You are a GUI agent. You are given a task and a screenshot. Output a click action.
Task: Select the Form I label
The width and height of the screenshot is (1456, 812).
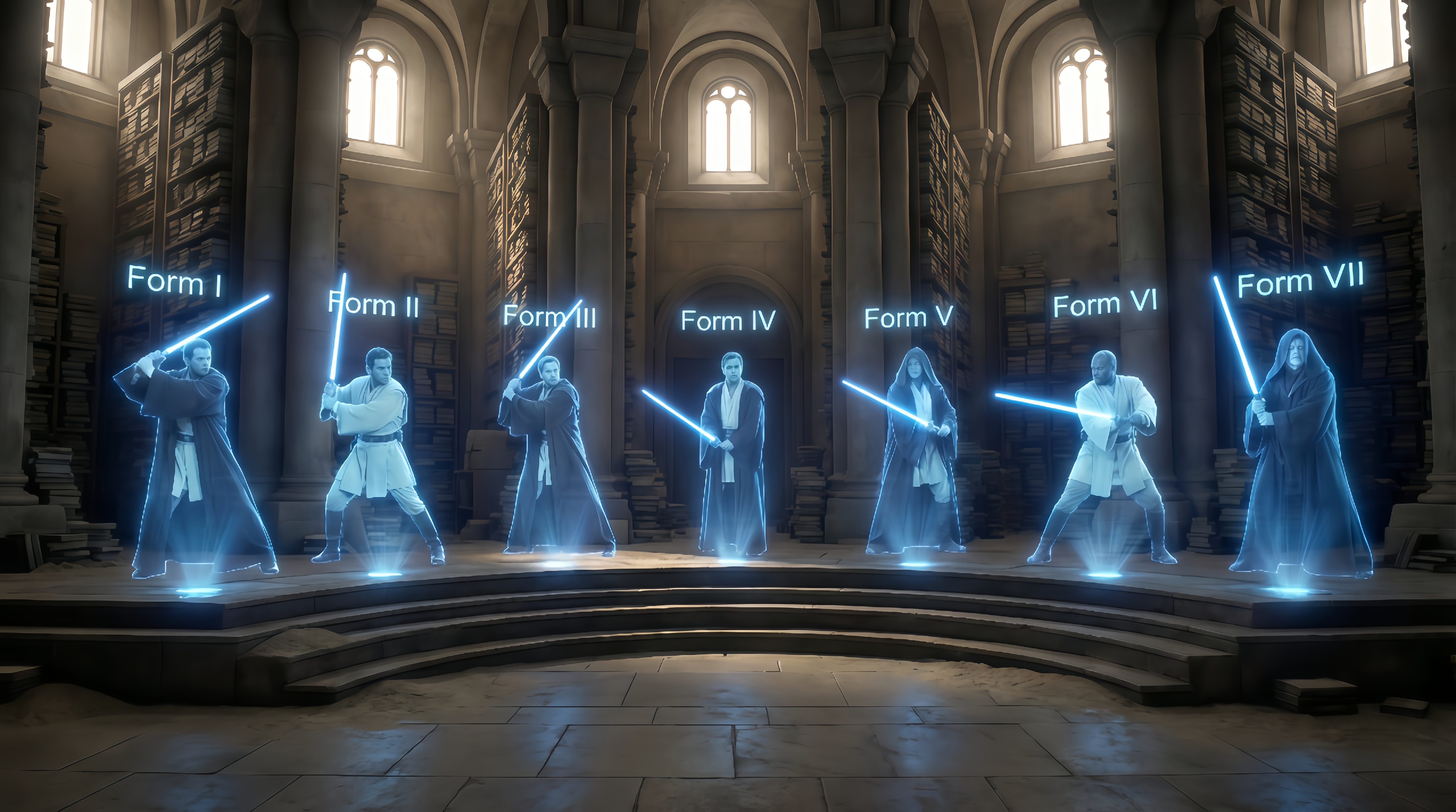coord(174,281)
